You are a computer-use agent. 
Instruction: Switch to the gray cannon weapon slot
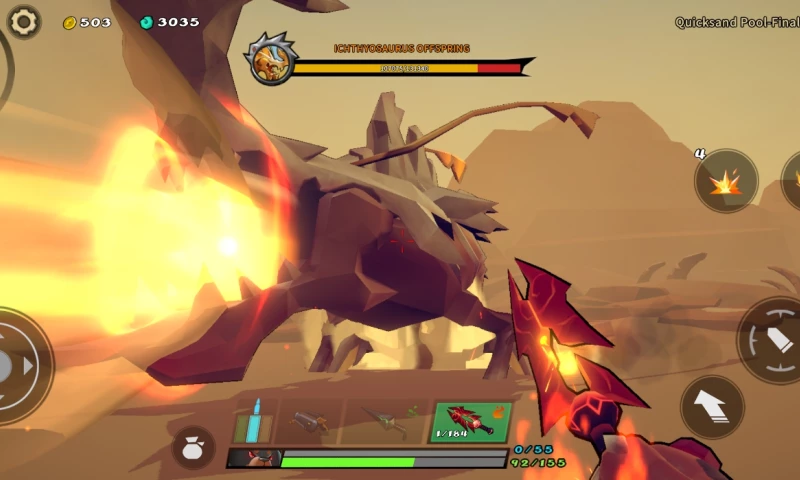pos(308,421)
